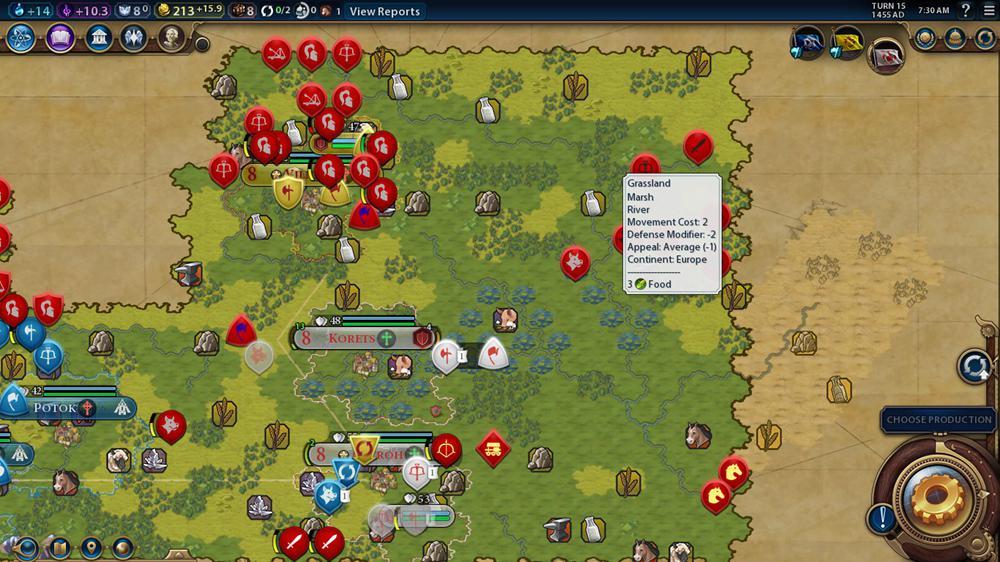Open the civics tree book icon
Screen dimensions: 1000x562
point(60,38)
